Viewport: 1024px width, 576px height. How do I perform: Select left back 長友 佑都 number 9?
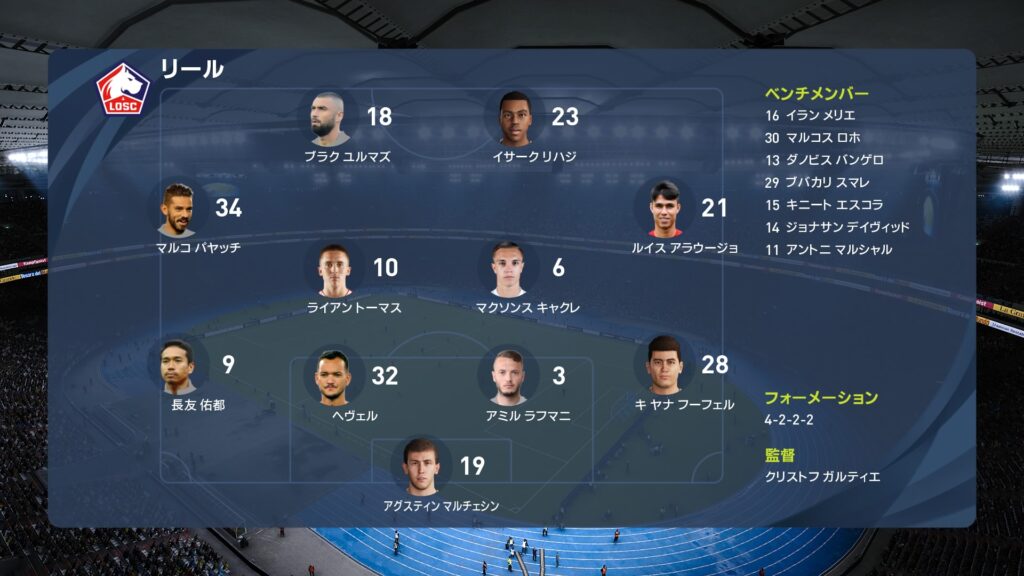pos(178,367)
